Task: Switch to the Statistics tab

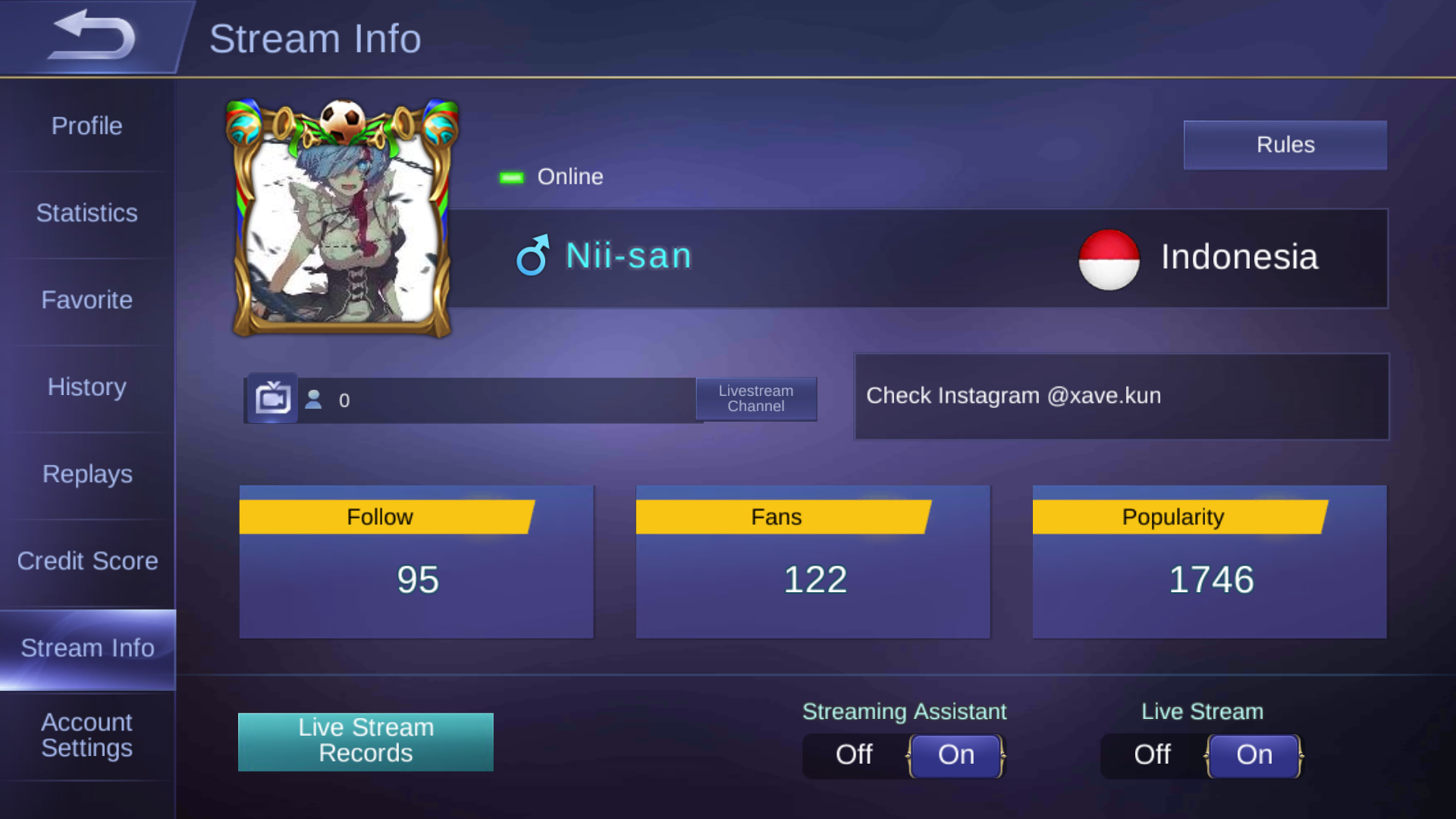Action: (87, 213)
